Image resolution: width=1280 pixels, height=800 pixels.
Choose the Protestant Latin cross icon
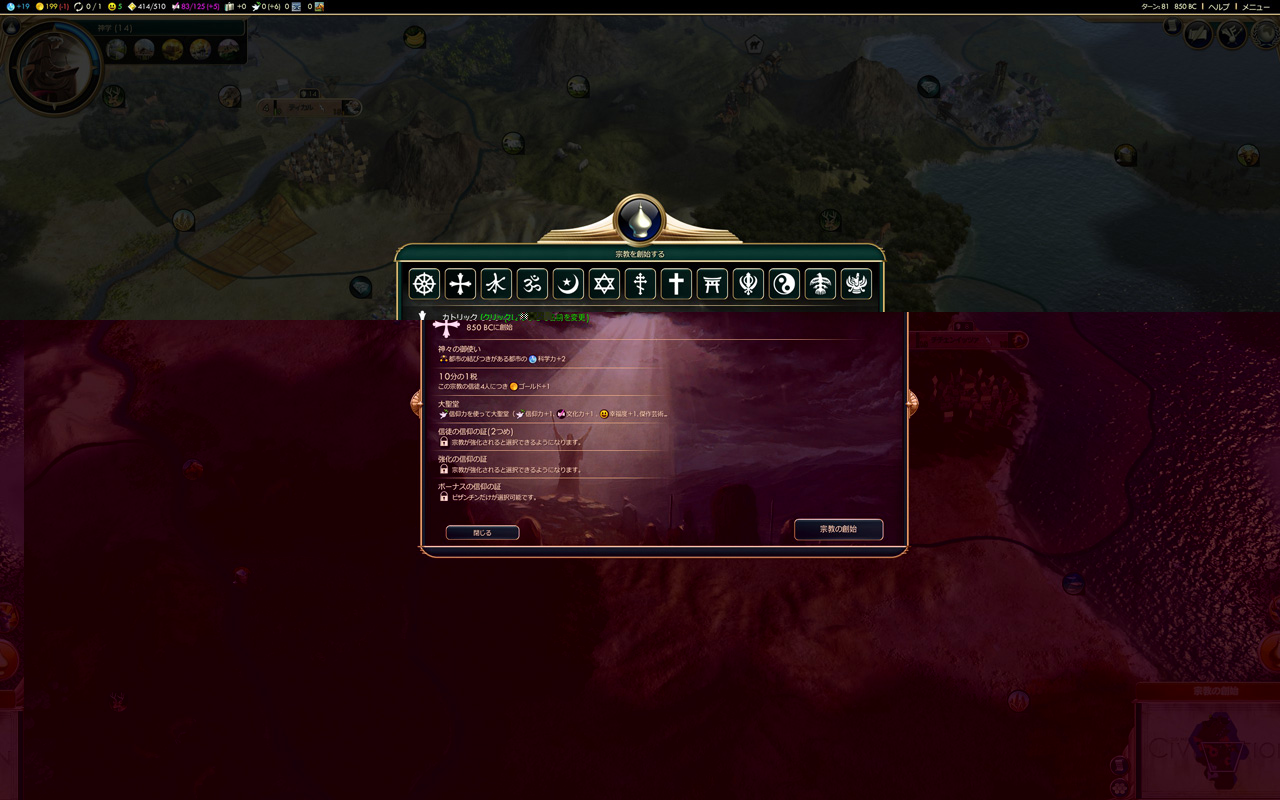676,284
